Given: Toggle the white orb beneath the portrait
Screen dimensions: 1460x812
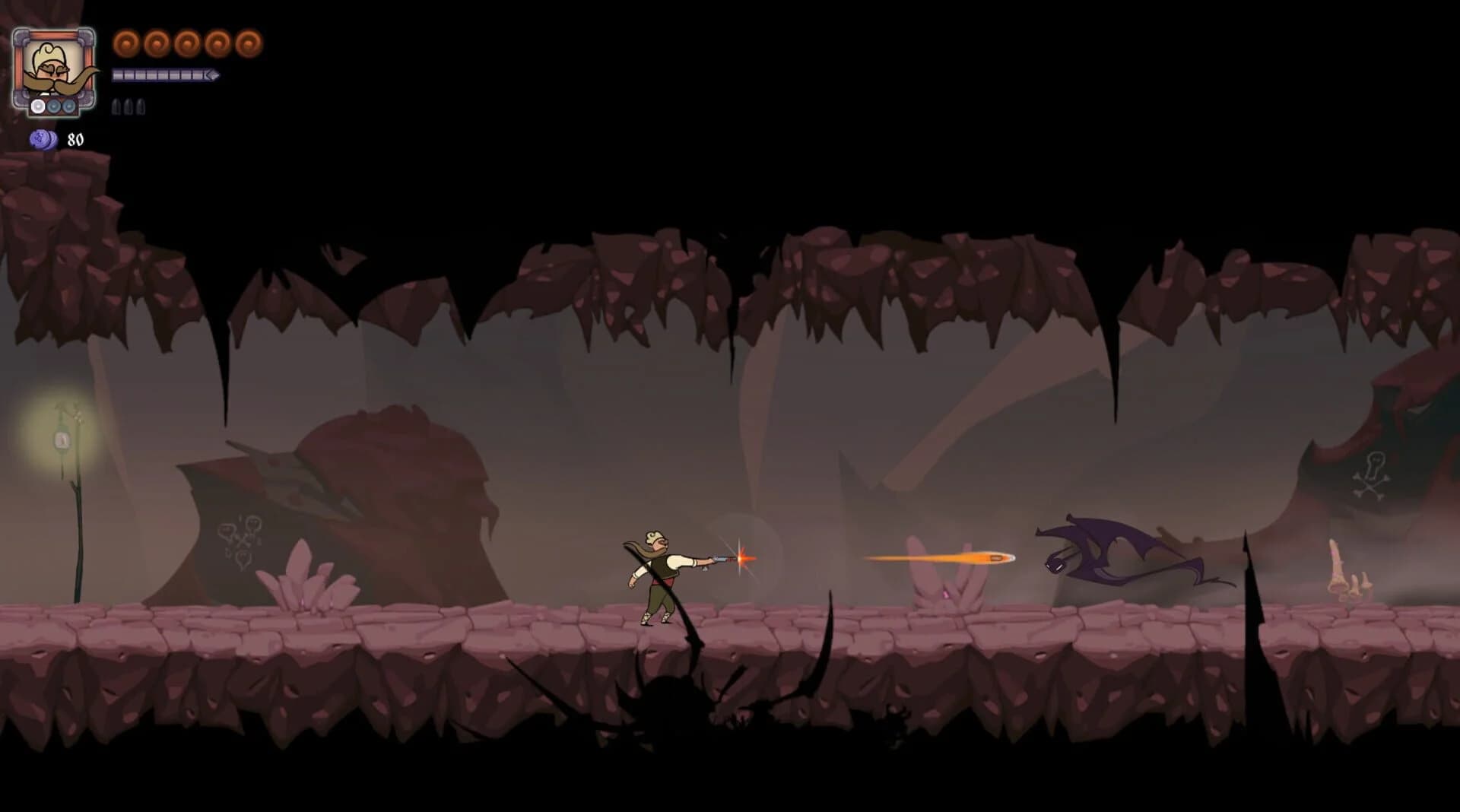Looking at the screenshot, I should [37, 106].
